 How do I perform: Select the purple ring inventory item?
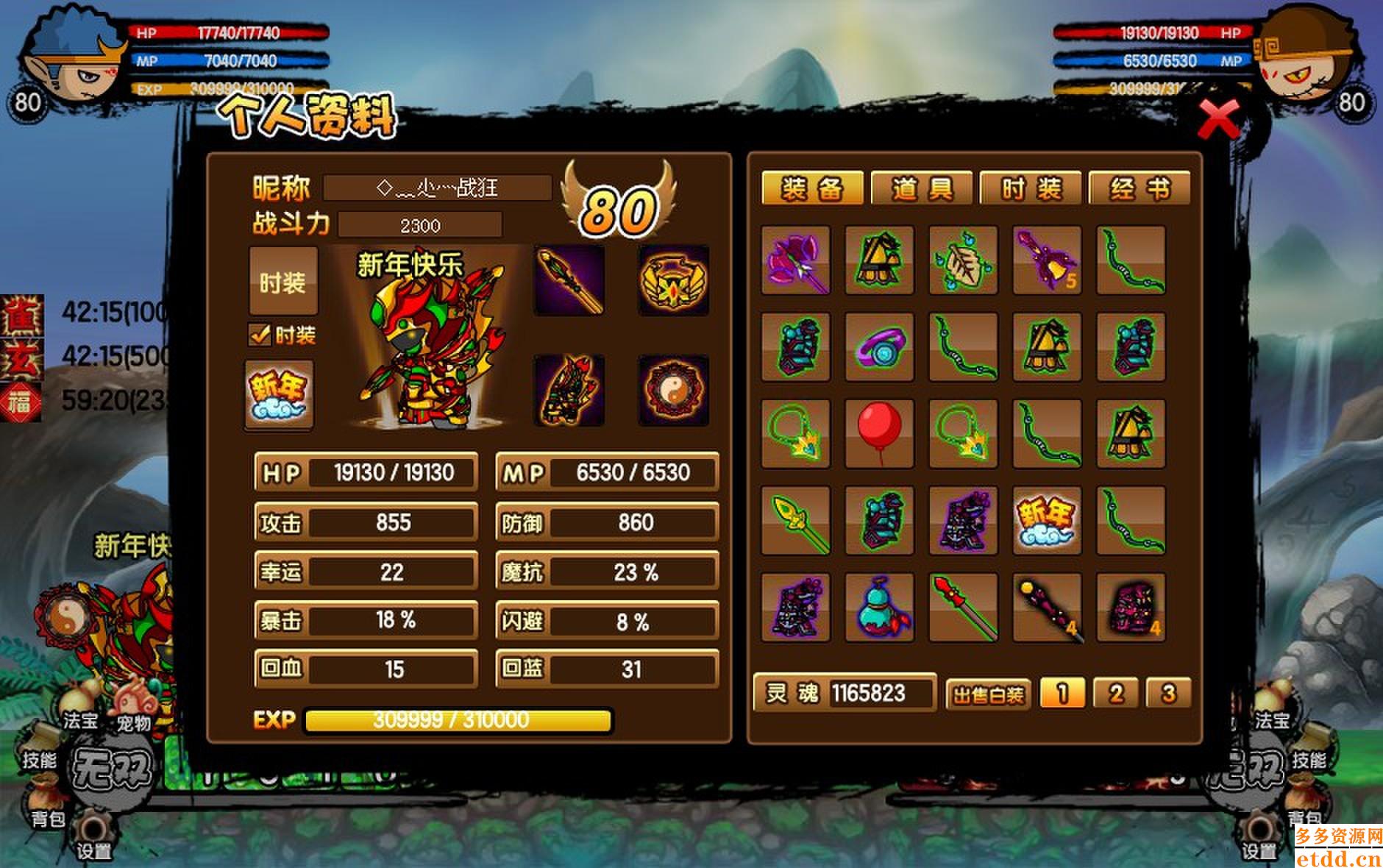[879, 347]
